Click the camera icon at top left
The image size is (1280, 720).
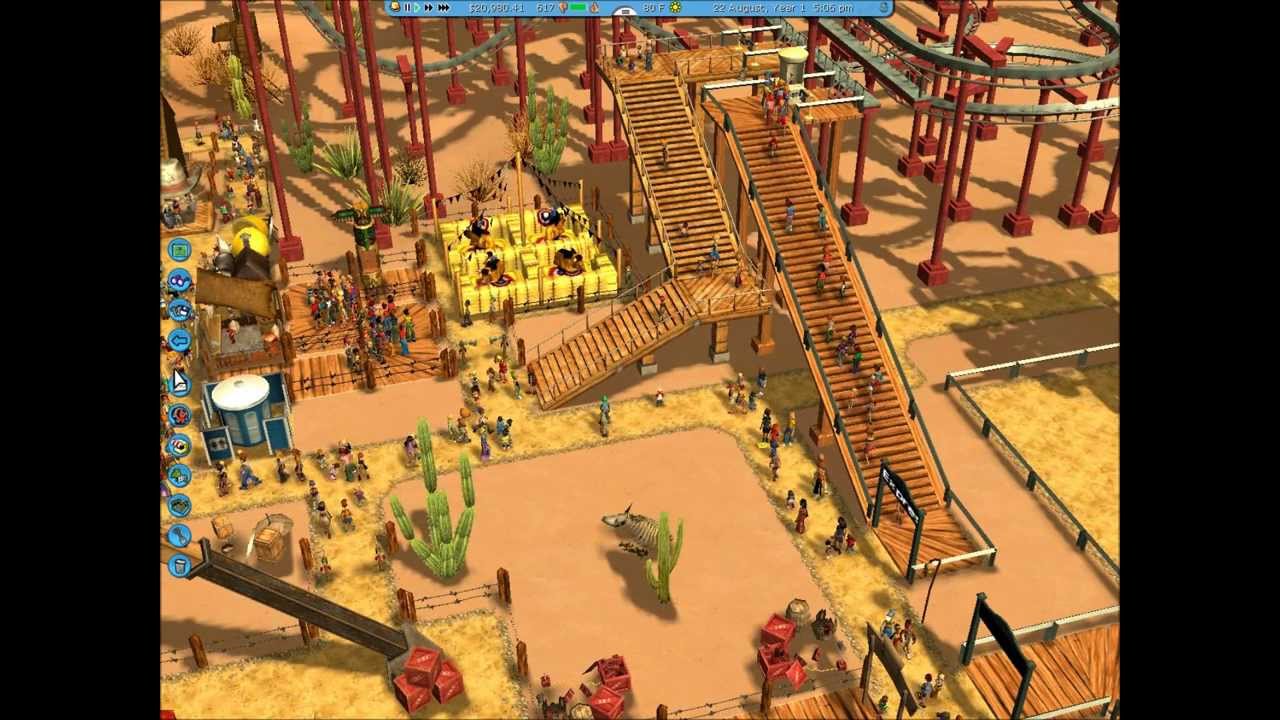point(396,8)
